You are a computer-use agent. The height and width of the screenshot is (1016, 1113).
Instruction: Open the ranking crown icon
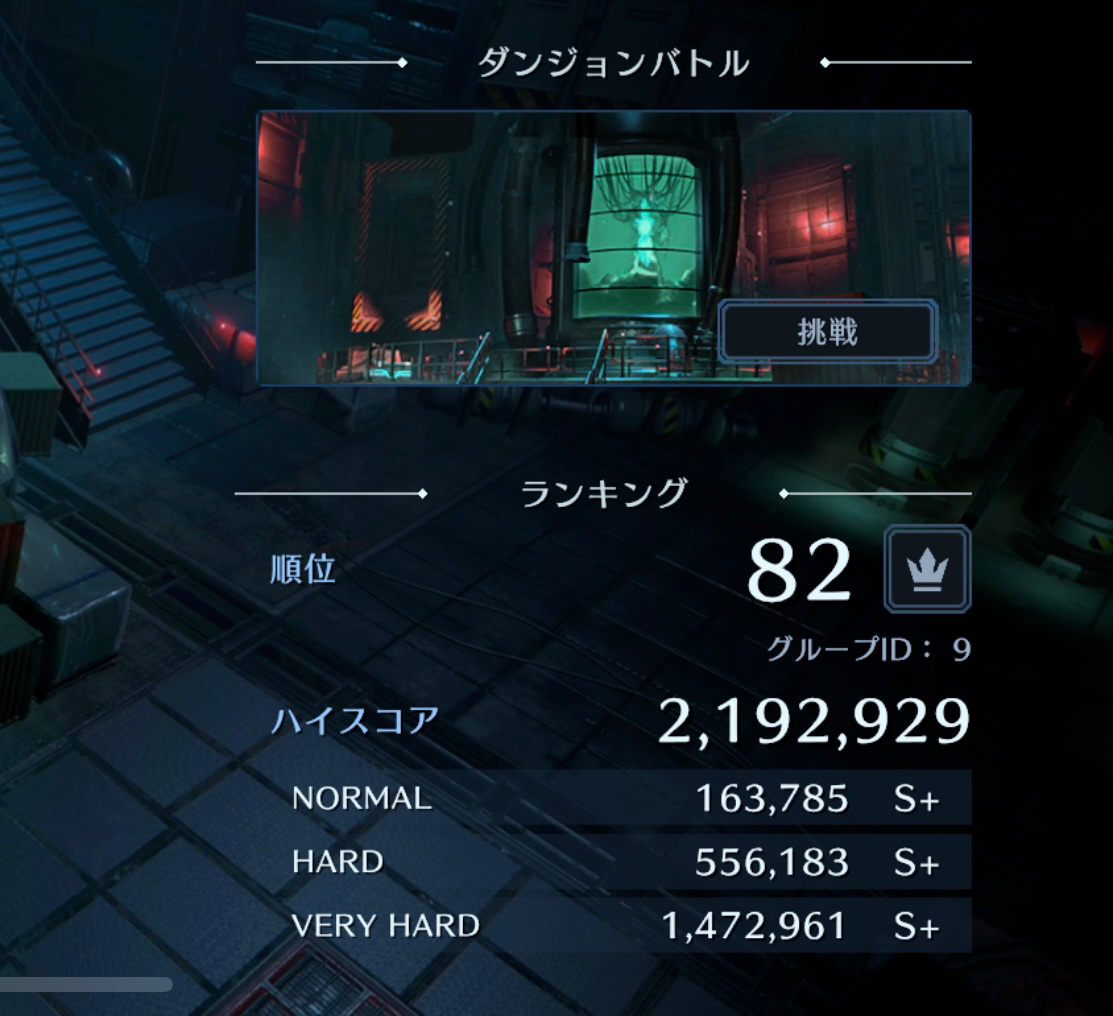click(x=927, y=569)
